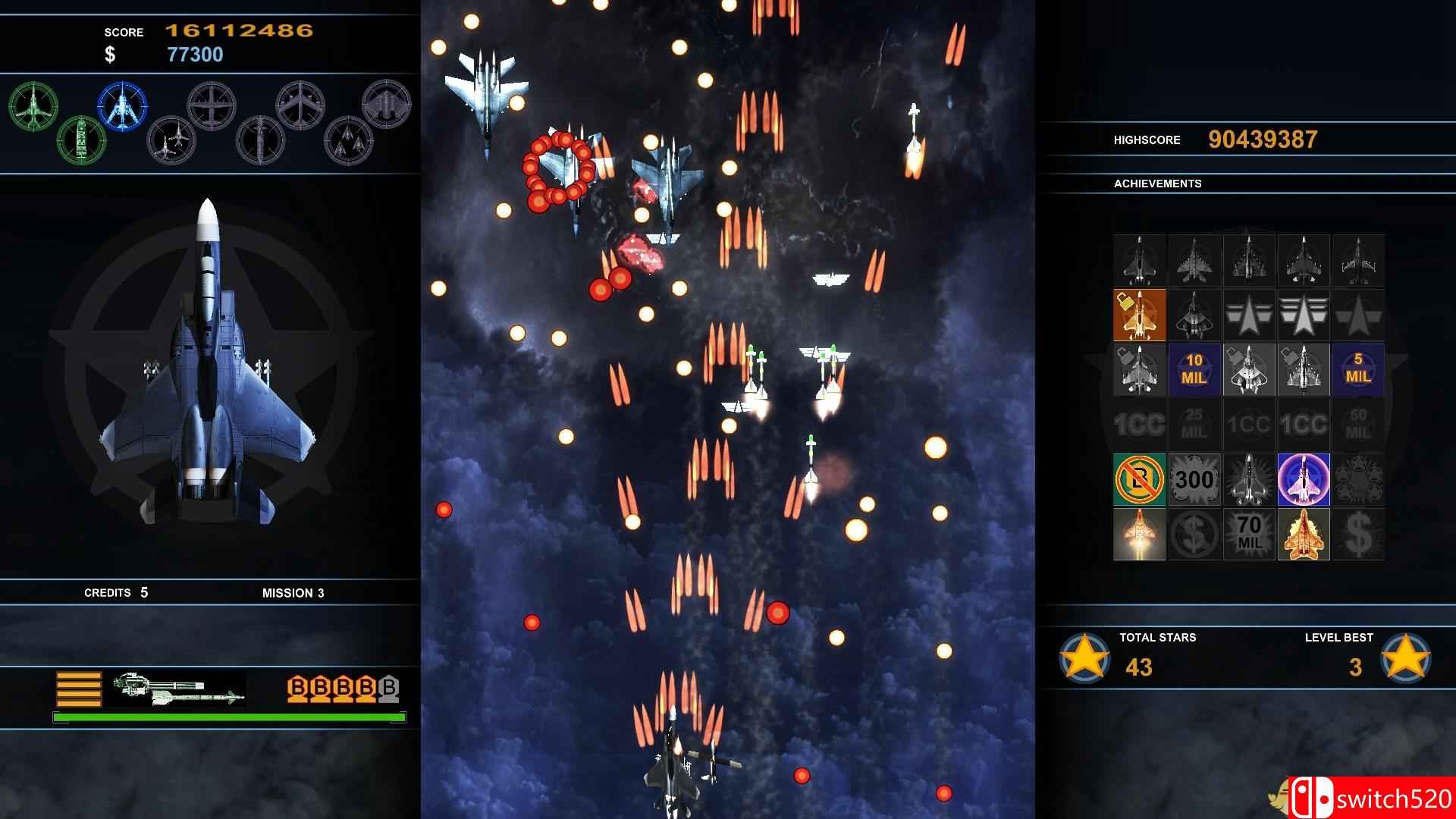Click the 300 kills achievement icon
This screenshot has height=819, width=1456.
pyautogui.click(x=1194, y=480)
